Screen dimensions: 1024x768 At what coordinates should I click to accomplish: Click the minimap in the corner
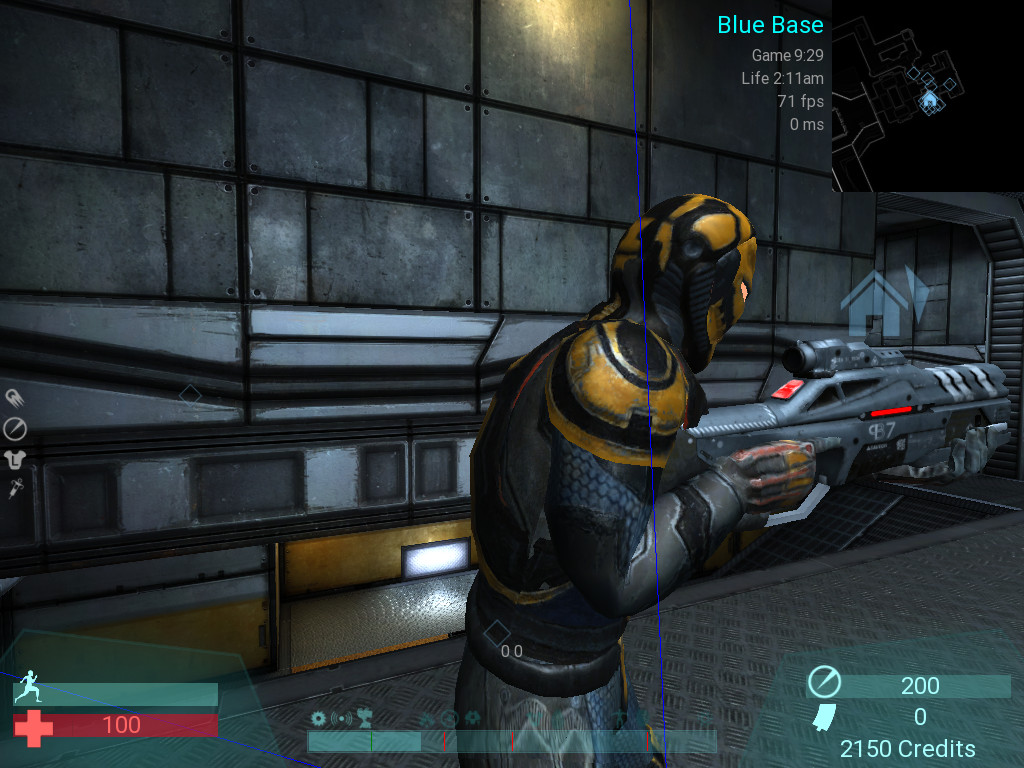point(927,95)
